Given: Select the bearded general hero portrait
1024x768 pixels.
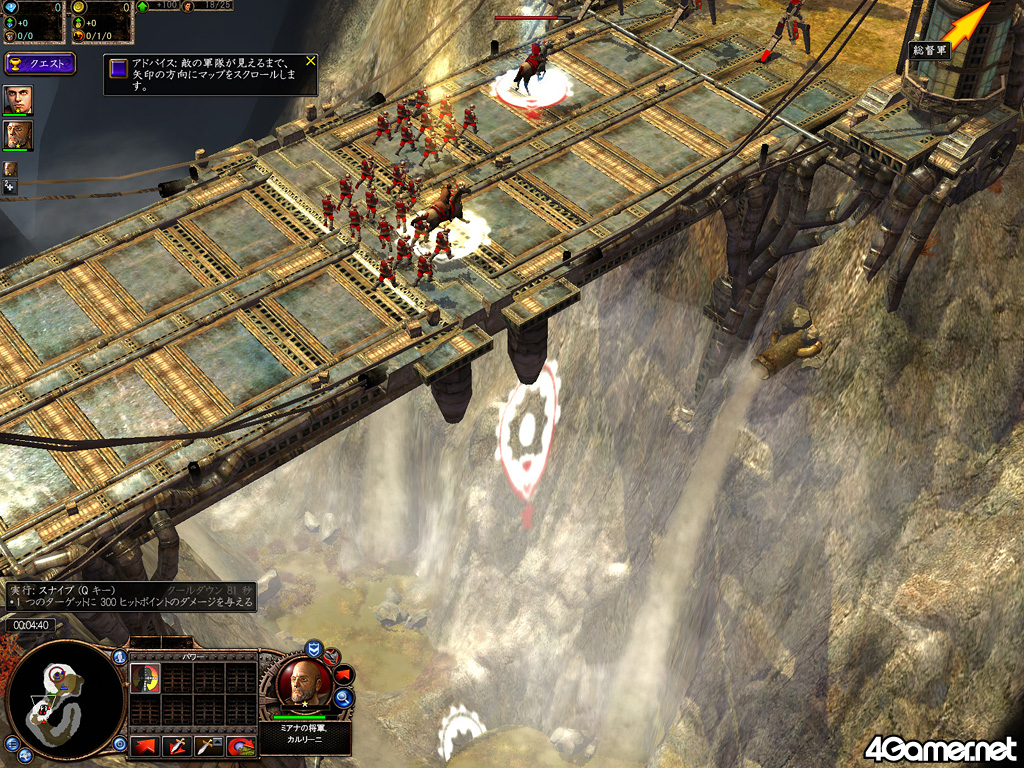Looking at the screenshot, I should coord(18,135).
